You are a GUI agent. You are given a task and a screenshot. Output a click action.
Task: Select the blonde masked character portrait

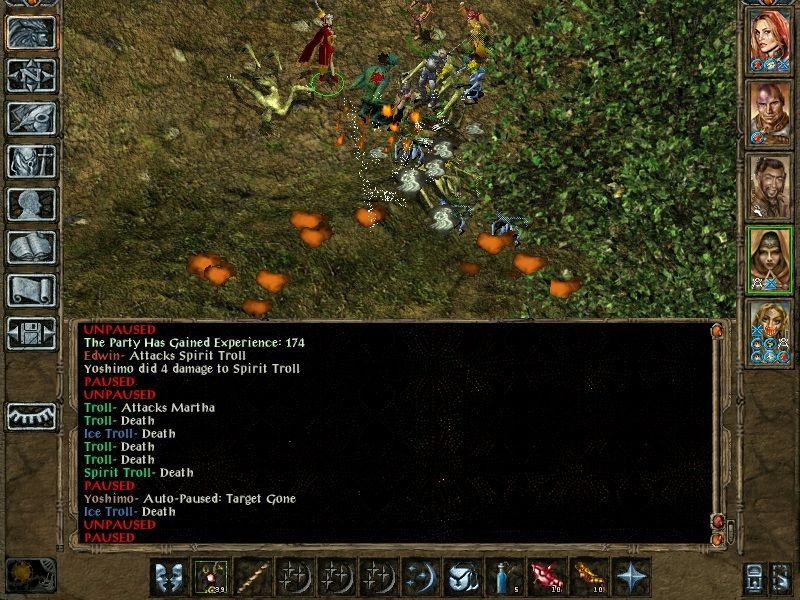coord(770,330)
